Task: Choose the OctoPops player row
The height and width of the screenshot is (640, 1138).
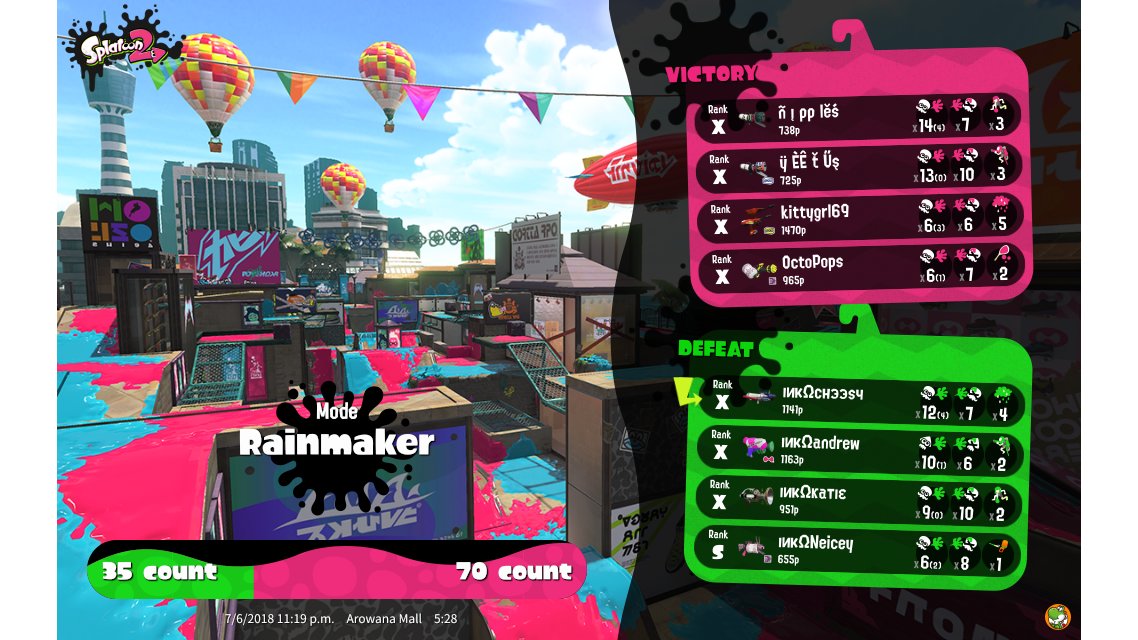Action: 860,267
